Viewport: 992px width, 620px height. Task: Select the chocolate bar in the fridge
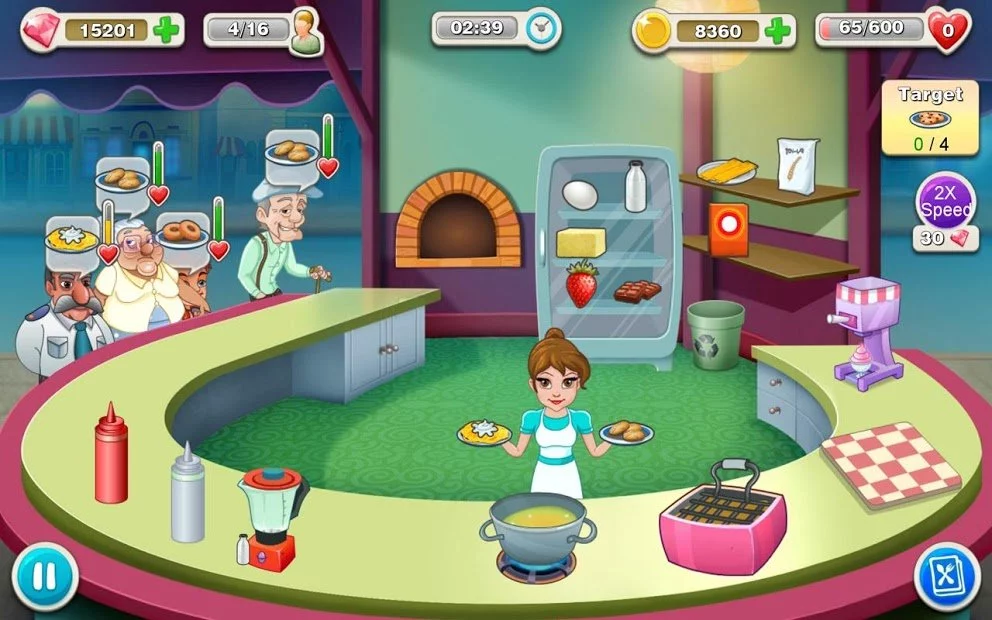pyautogui.click(x=636, y=291)
